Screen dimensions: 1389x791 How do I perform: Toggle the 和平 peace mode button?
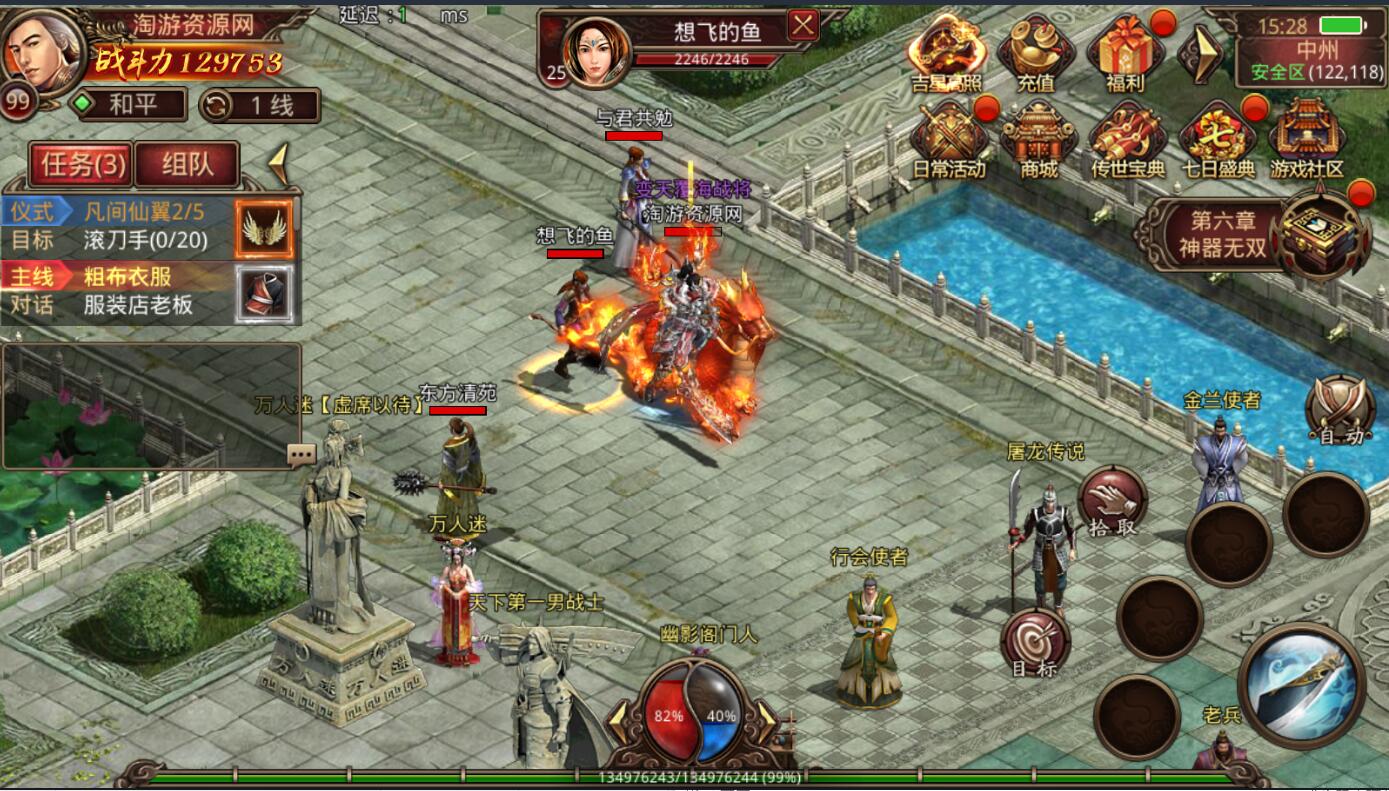coord(128,105)
